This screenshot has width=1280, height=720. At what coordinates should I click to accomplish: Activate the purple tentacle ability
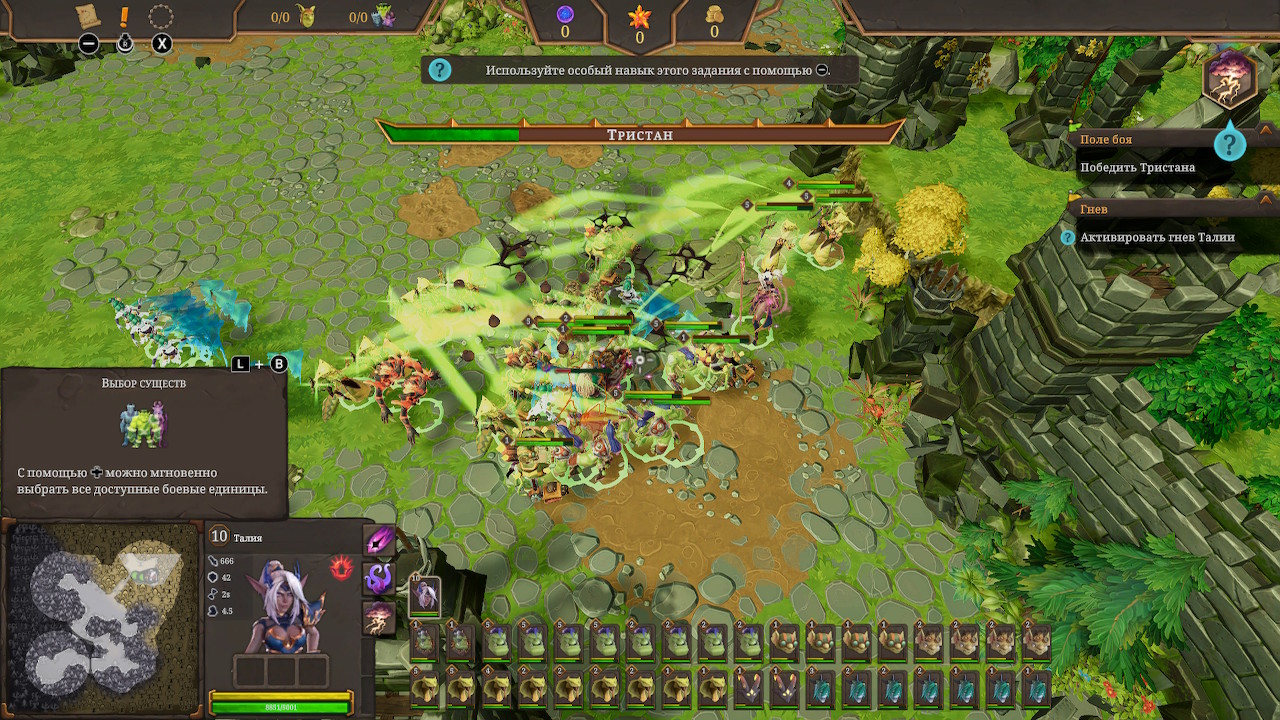(379, 578)
